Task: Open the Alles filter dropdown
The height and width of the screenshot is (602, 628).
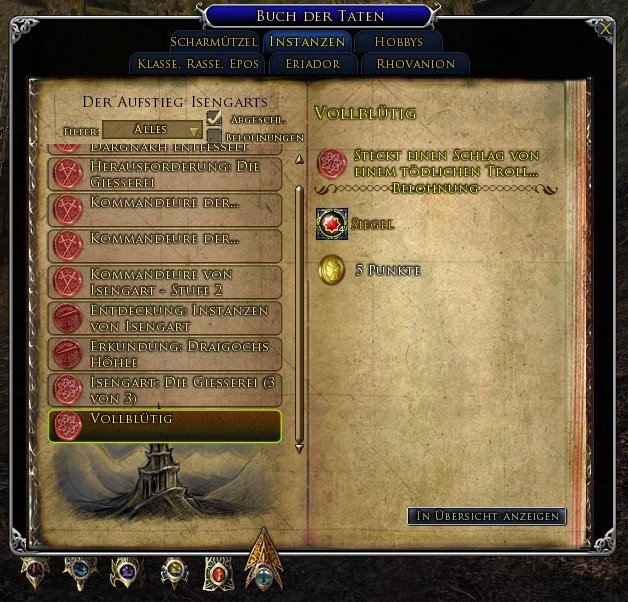Action: [153, 130]
